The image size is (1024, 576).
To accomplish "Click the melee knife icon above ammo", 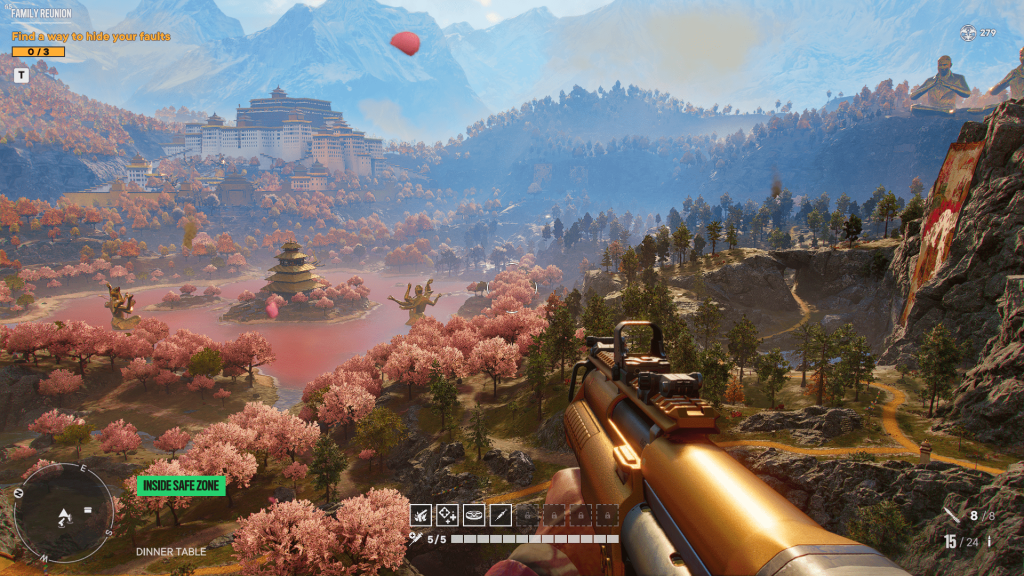I will (x=951, y=516).
